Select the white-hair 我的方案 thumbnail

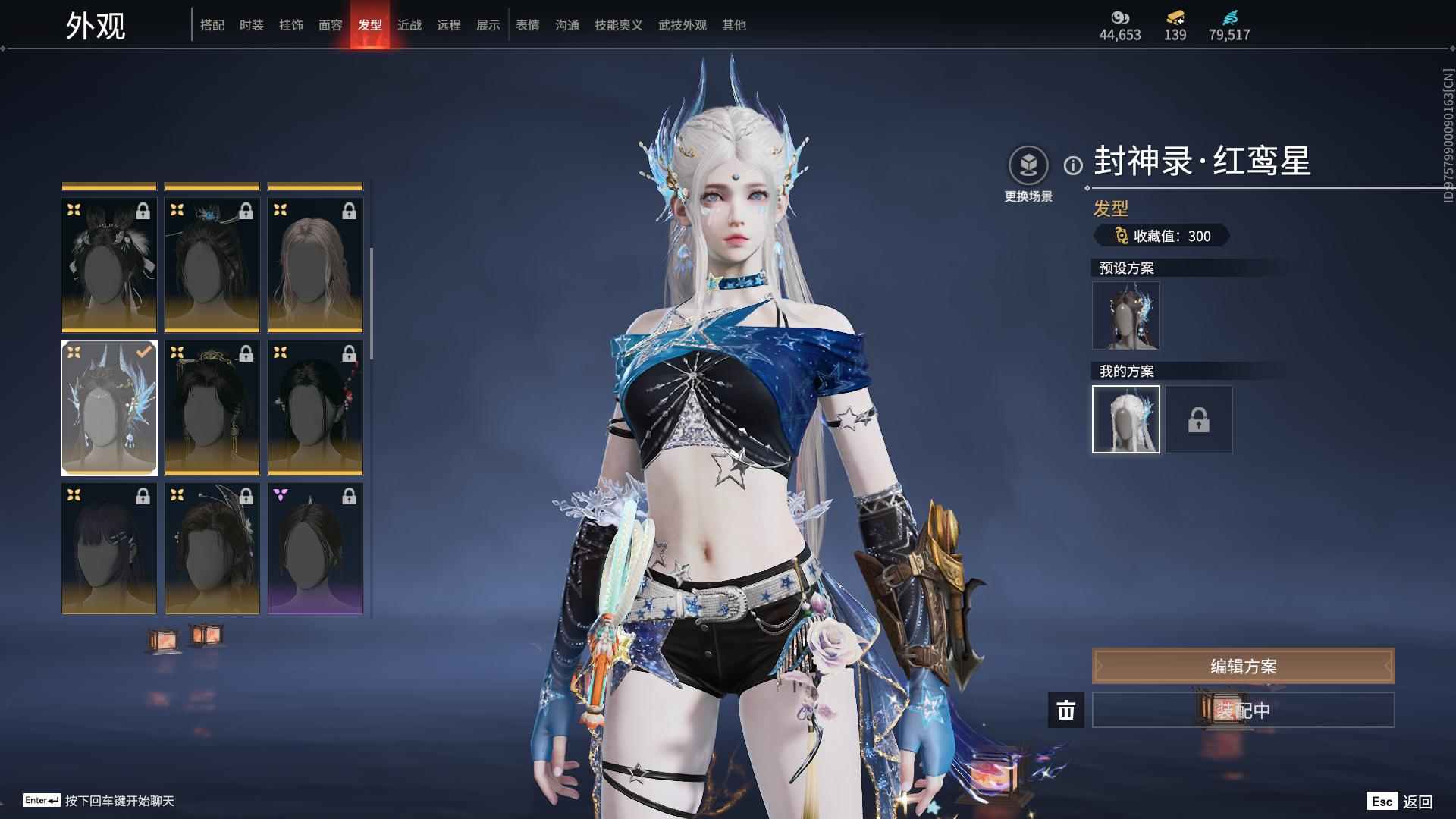click(x=1126, y=419)
